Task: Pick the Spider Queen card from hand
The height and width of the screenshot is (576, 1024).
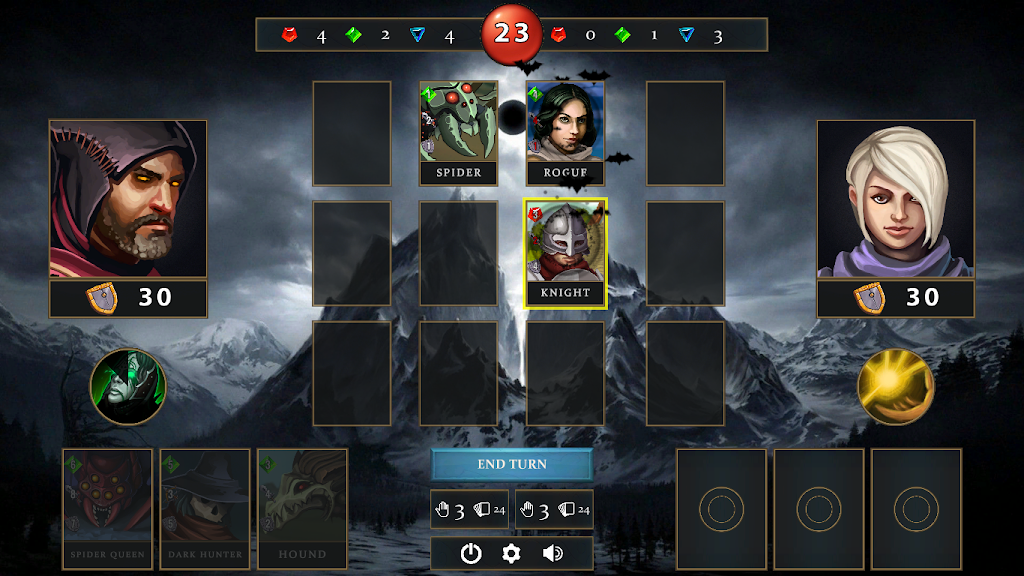Action: click(x=107, y=509)
